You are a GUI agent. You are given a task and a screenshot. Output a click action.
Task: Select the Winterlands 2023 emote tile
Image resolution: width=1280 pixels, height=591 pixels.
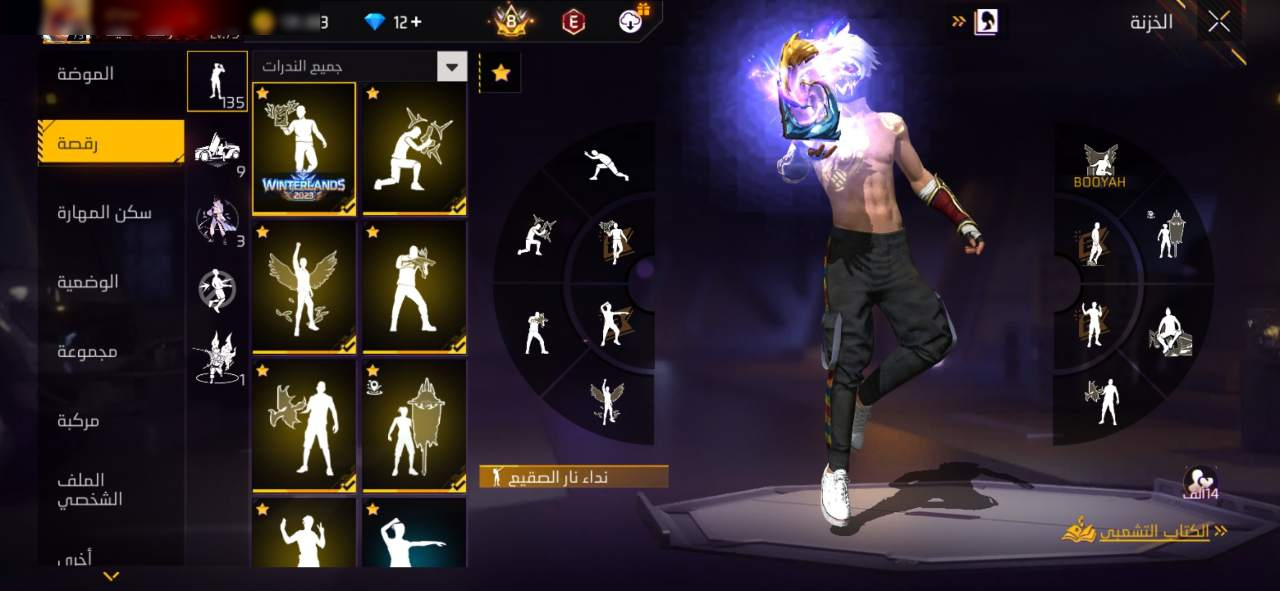[304, 148]
